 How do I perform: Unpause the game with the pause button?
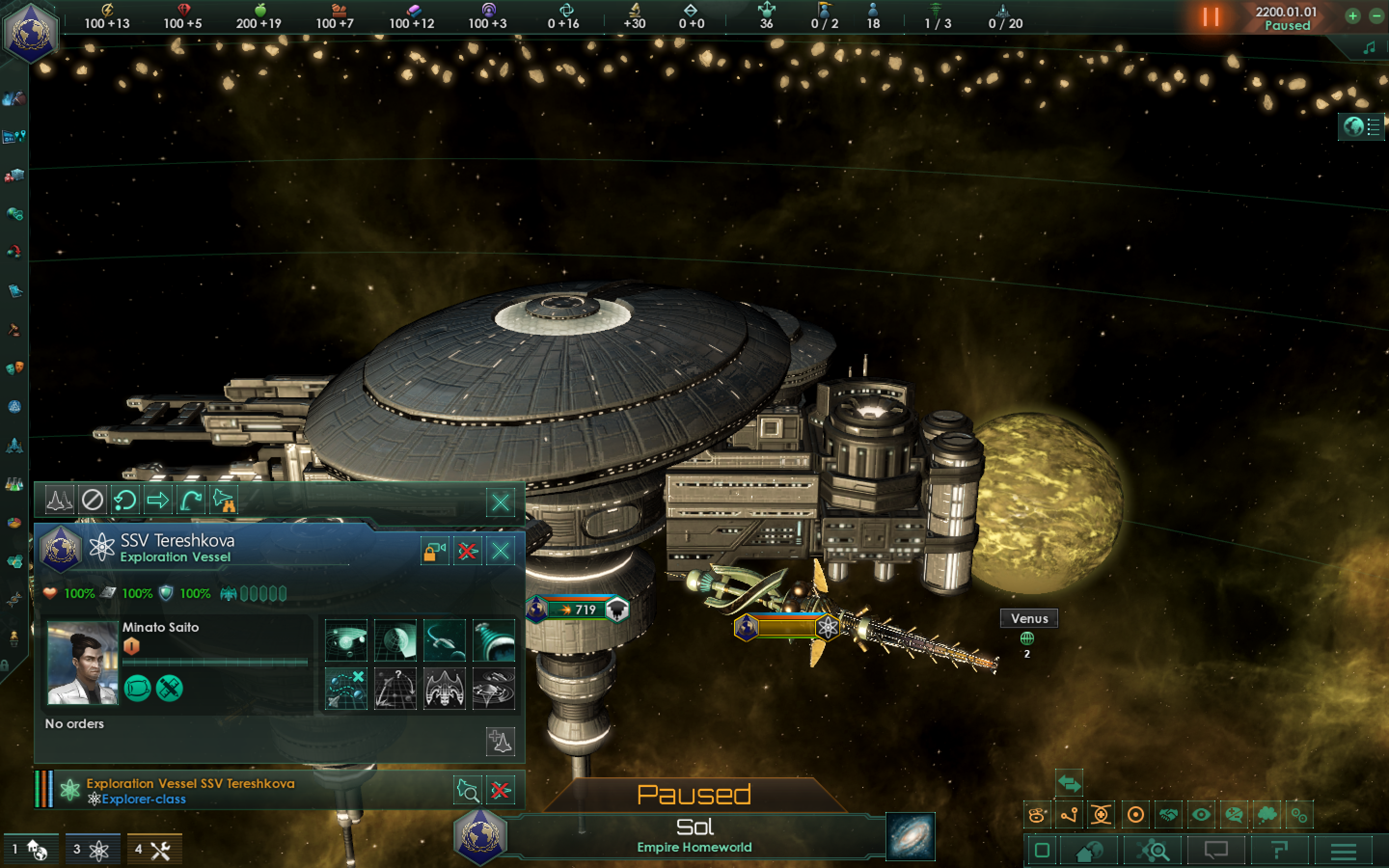1211,17
